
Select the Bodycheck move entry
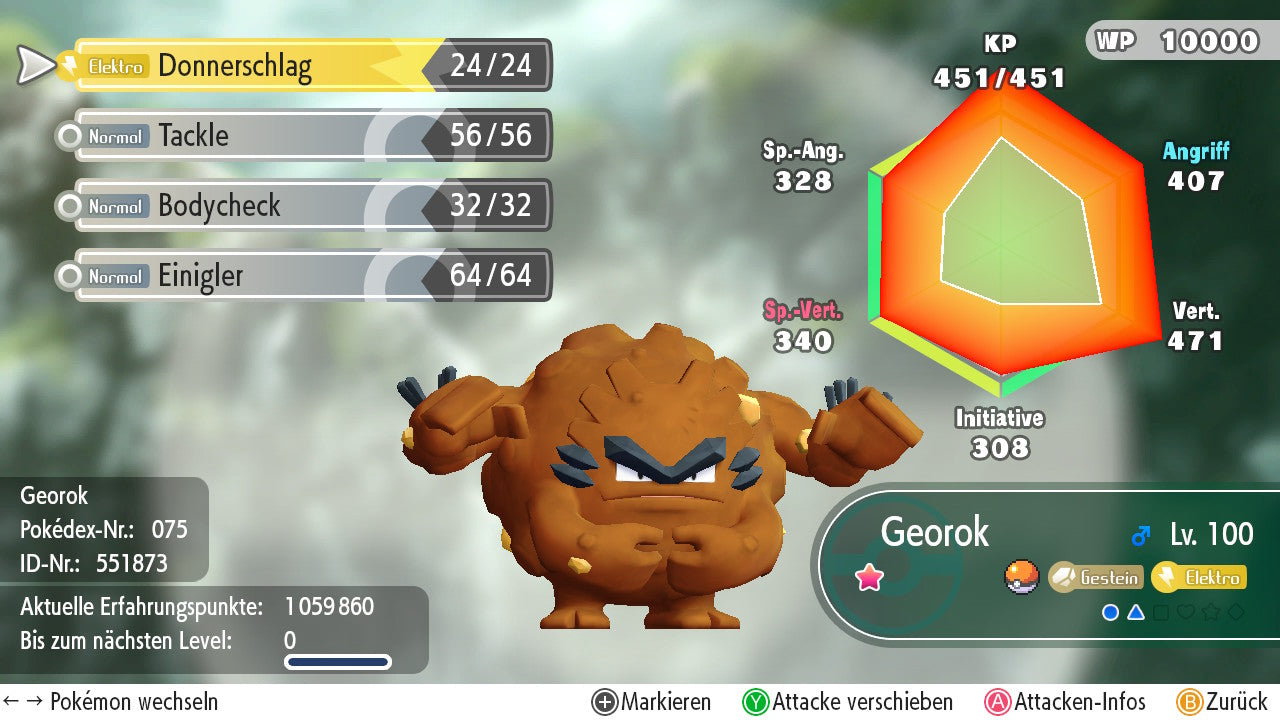[x=312, y=206]
